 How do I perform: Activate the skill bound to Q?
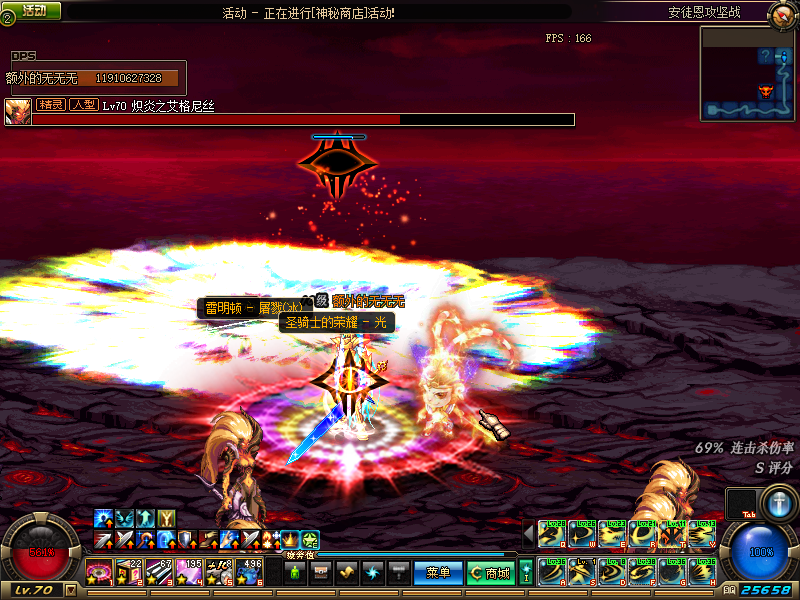pos(552,534)
